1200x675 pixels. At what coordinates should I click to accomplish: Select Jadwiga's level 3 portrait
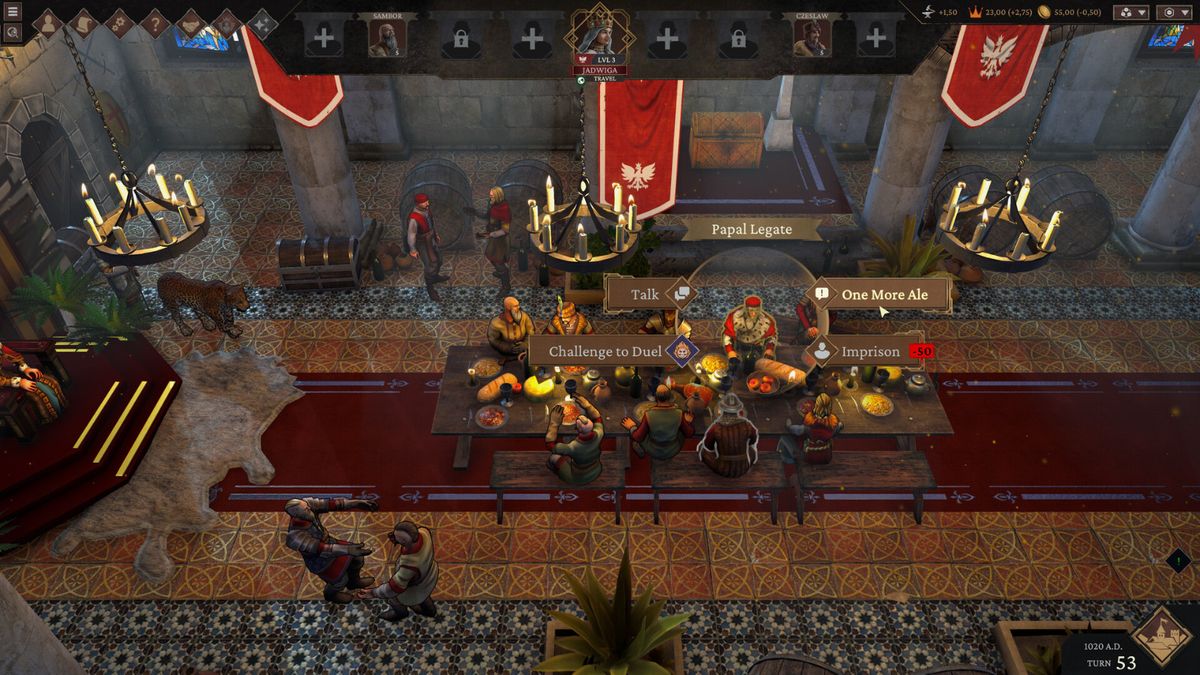coord(599,33)
